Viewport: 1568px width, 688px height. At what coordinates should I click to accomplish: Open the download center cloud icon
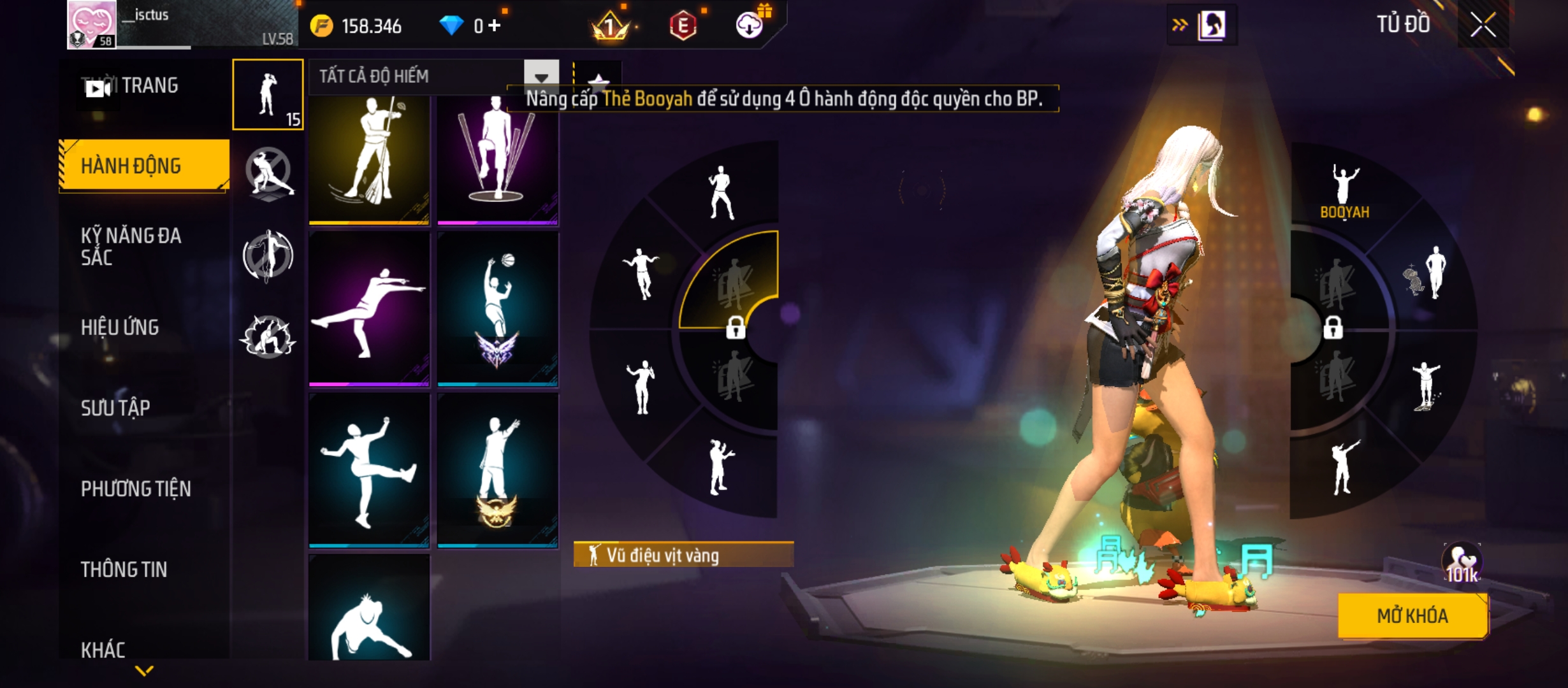(750, 25)
